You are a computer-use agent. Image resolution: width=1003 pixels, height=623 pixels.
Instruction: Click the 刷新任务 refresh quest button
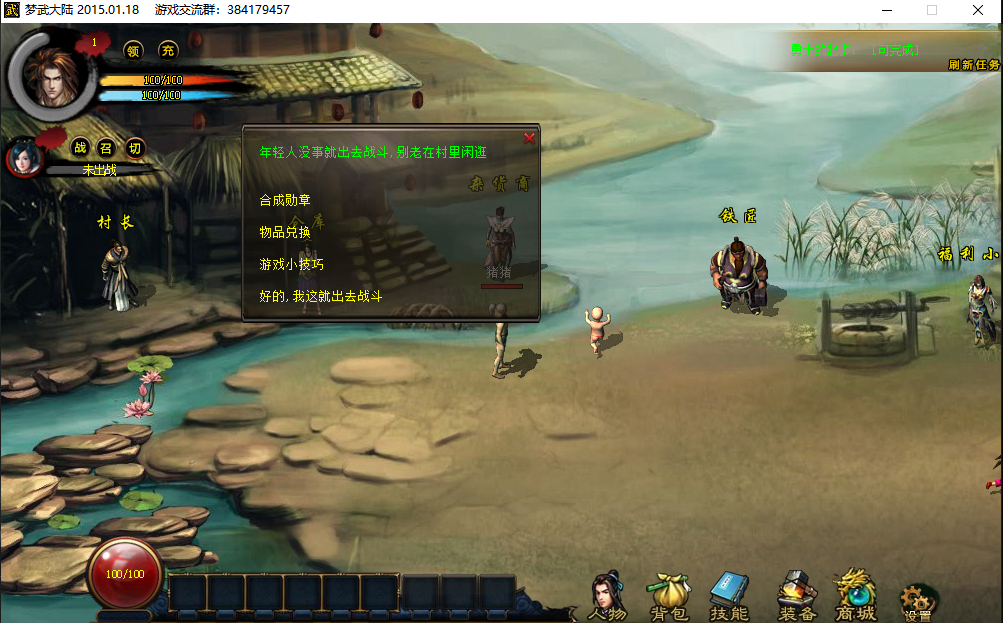pyautogui.click(x=974, y=65)
